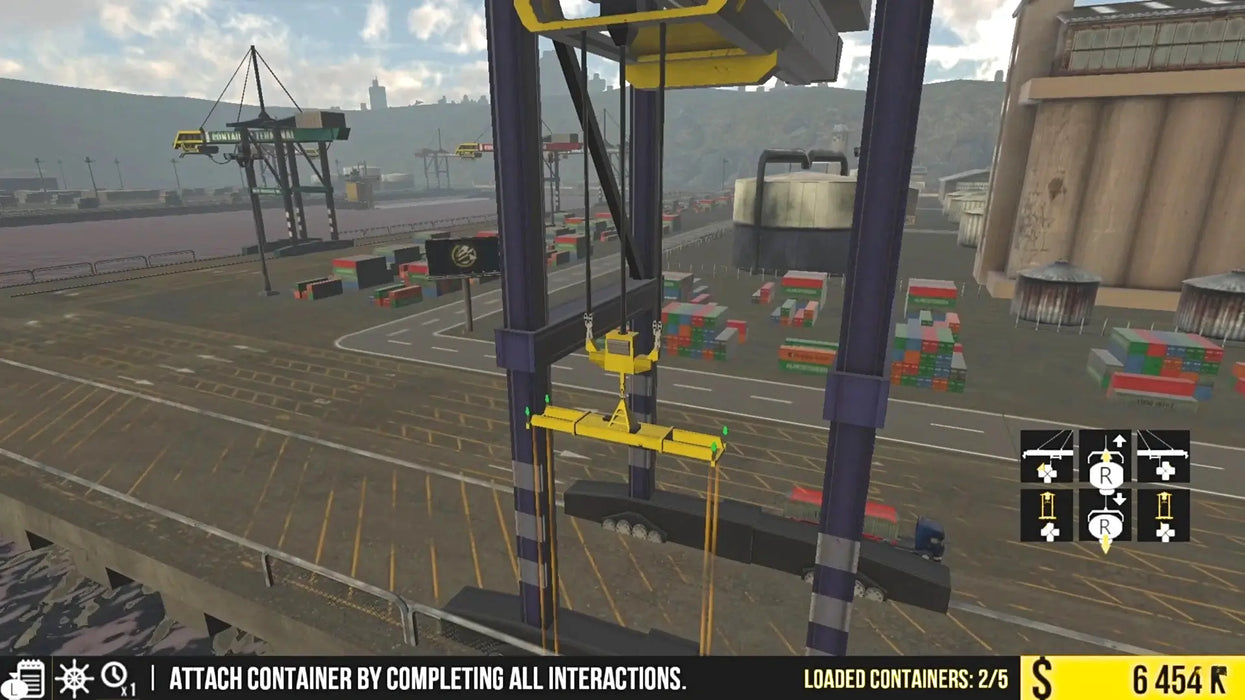1245x700 pixels.
Task: Click the ship's wheel icon
Action: [74, 679]
